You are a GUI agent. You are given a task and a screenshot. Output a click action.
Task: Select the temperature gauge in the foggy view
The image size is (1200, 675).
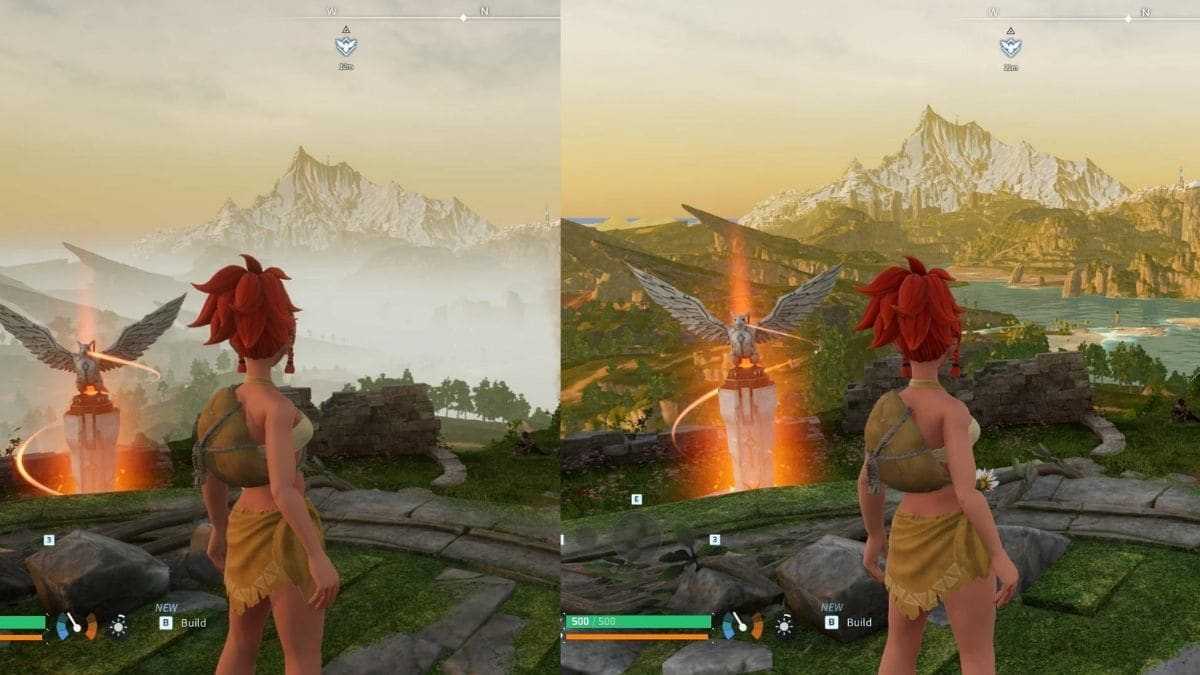click(76, 626)
